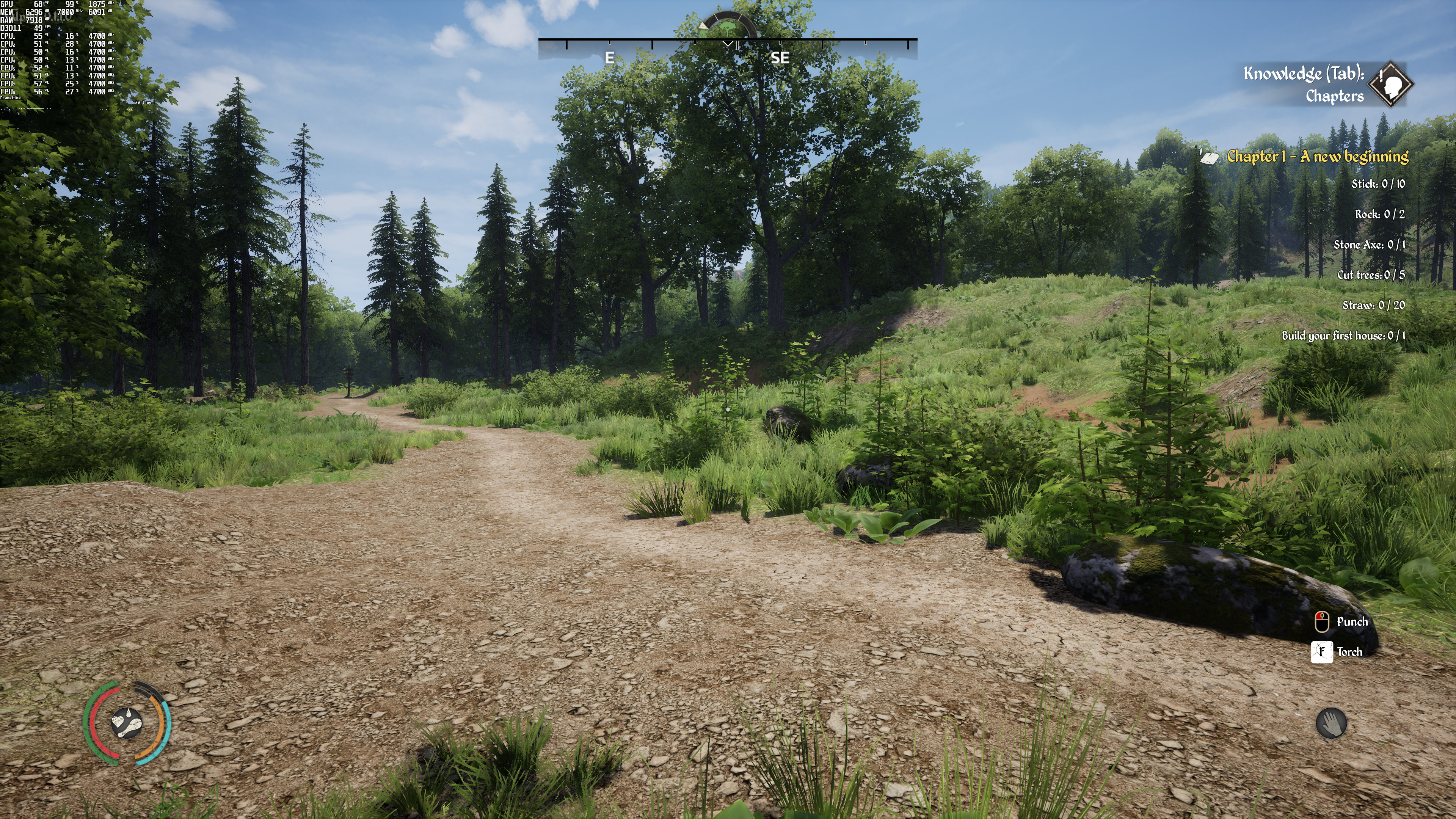Select the Chapter I quest title
This screenshot has width=1456, height=819.
tap(1317, 157)
